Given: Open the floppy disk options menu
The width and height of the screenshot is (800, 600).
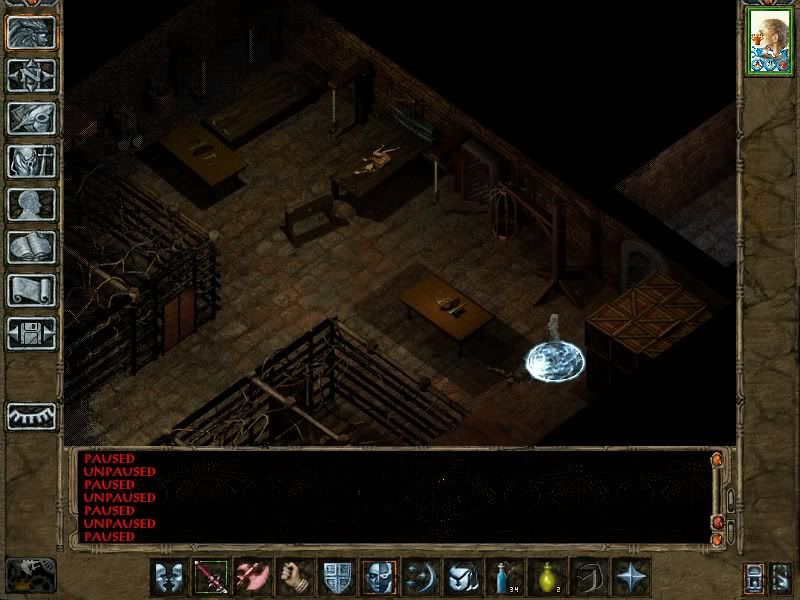Looking at the screenshot, I should [x=32, y=333].
